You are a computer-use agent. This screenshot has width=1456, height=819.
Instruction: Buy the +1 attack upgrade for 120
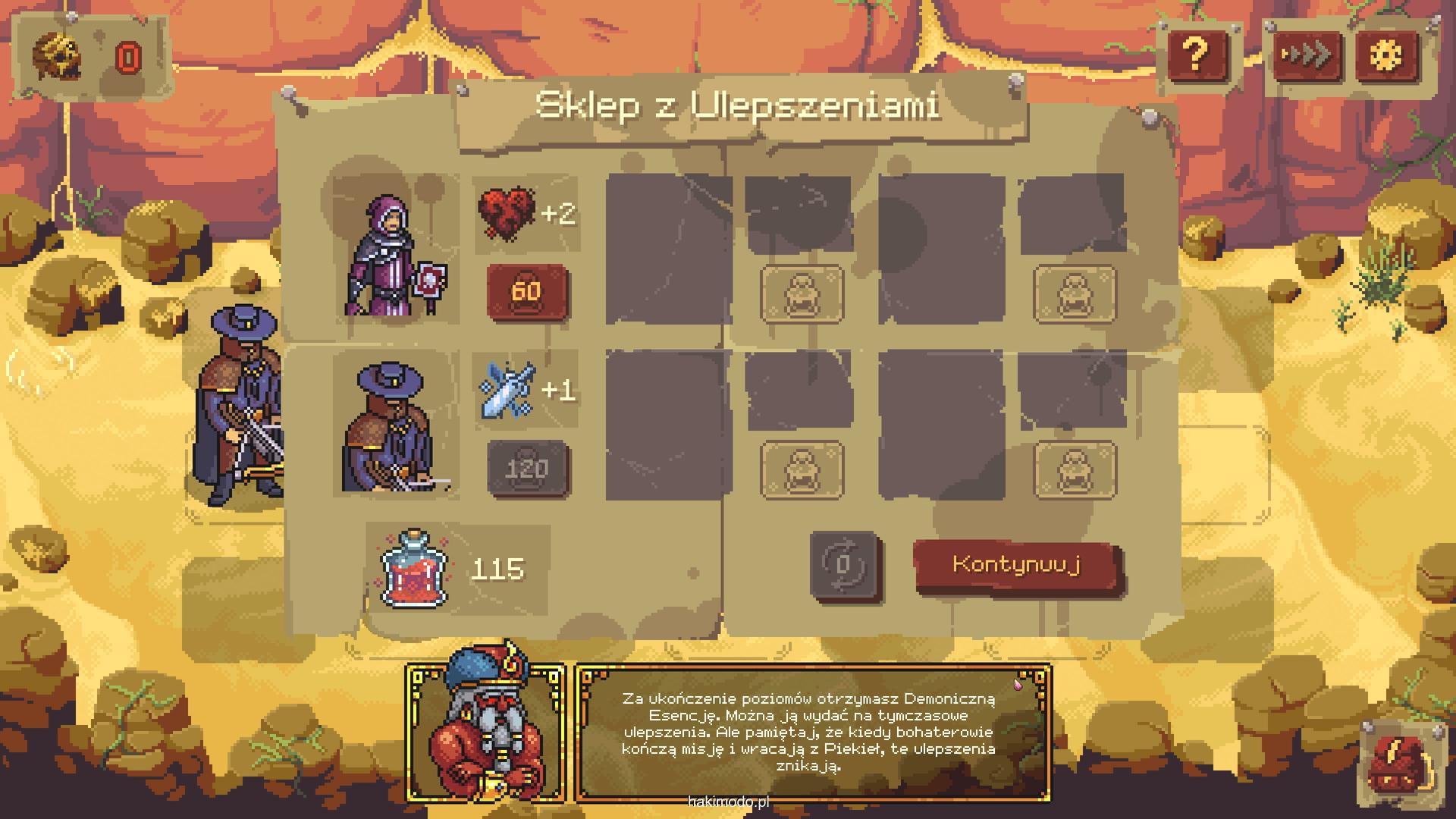coord(527,469)
